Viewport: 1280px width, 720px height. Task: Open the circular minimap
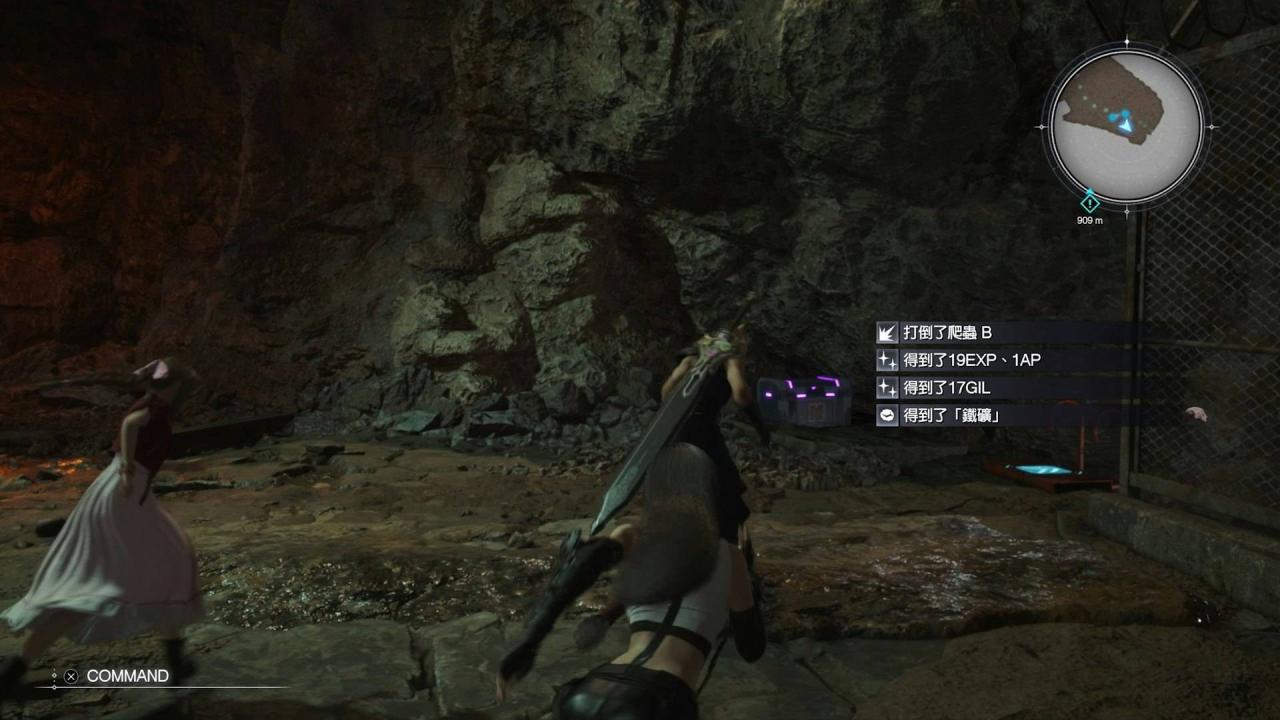pos(1126,126)
